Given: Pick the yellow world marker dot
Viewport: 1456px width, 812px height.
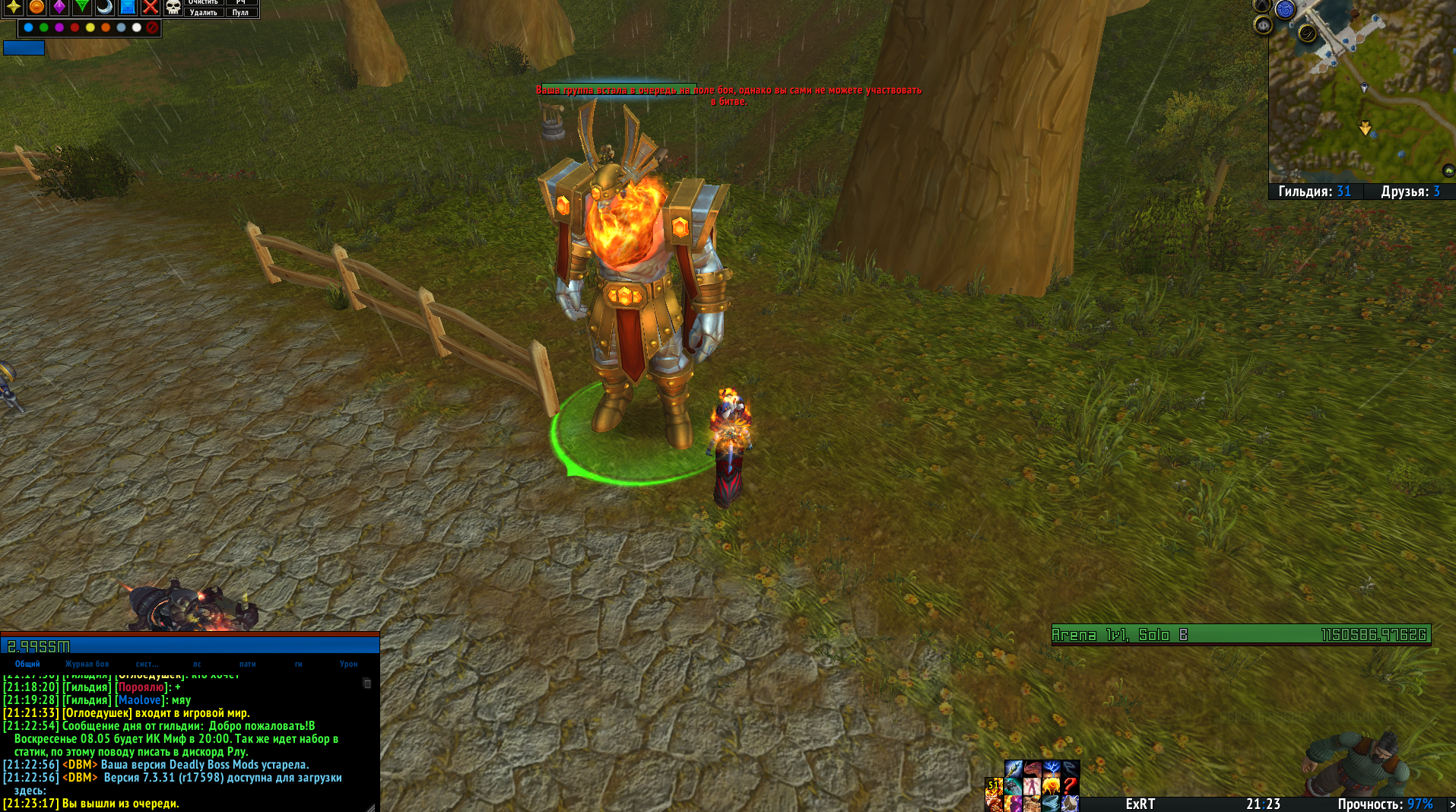Looking at the screenshot, I should pos(90,28).
